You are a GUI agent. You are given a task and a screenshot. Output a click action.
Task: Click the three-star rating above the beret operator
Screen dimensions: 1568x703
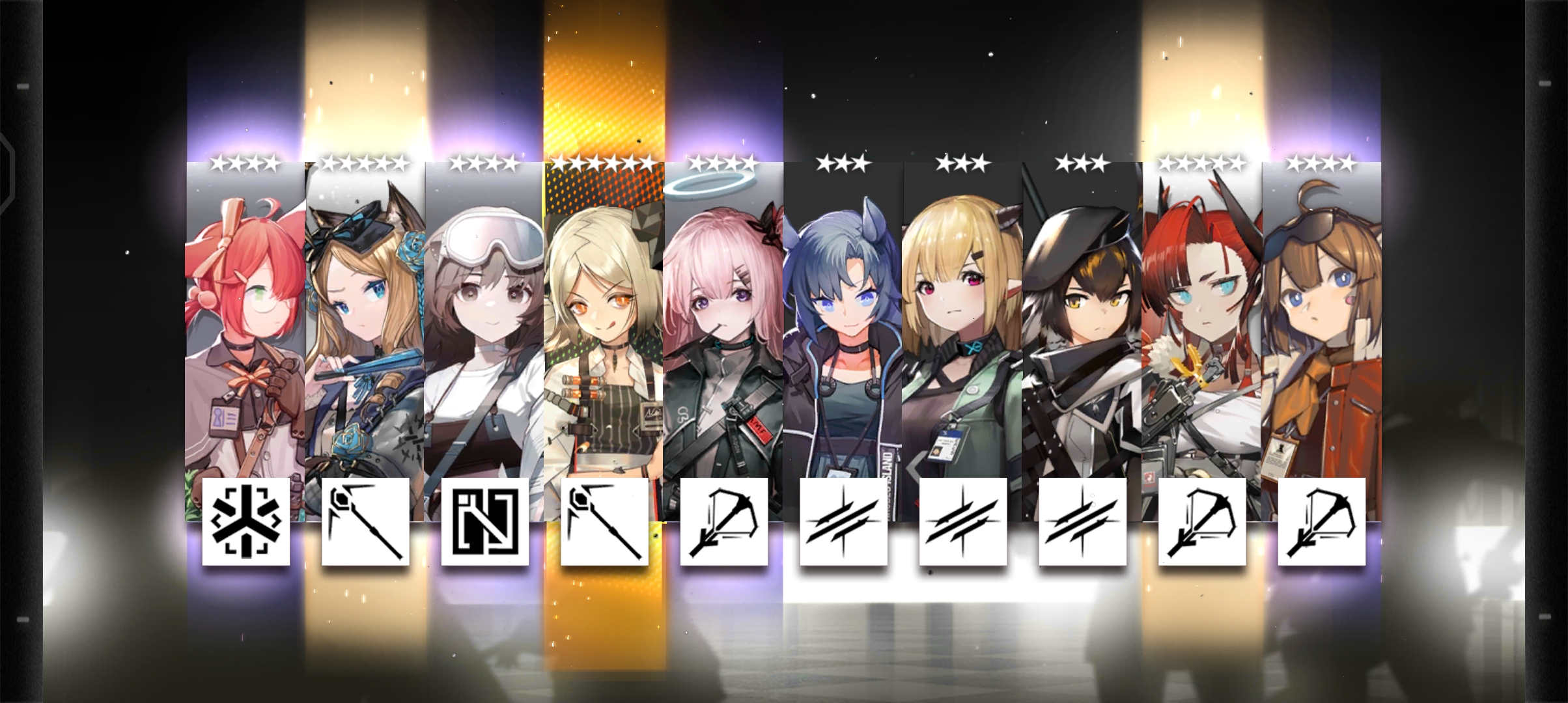tap(1082, 163)
